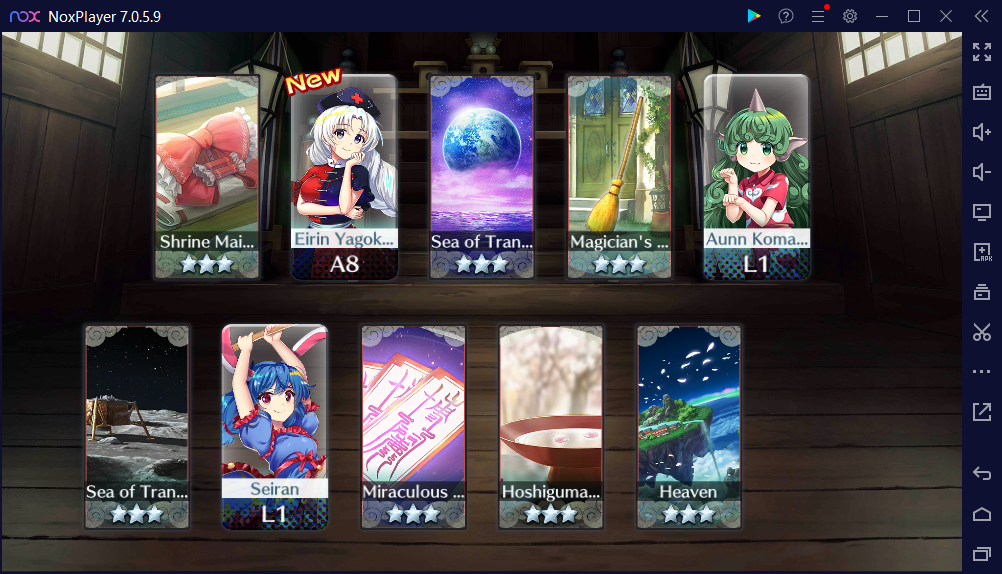View the Heaven floating island card
Viewport: 1002px width, 574px height.
[x=688, y=426]
